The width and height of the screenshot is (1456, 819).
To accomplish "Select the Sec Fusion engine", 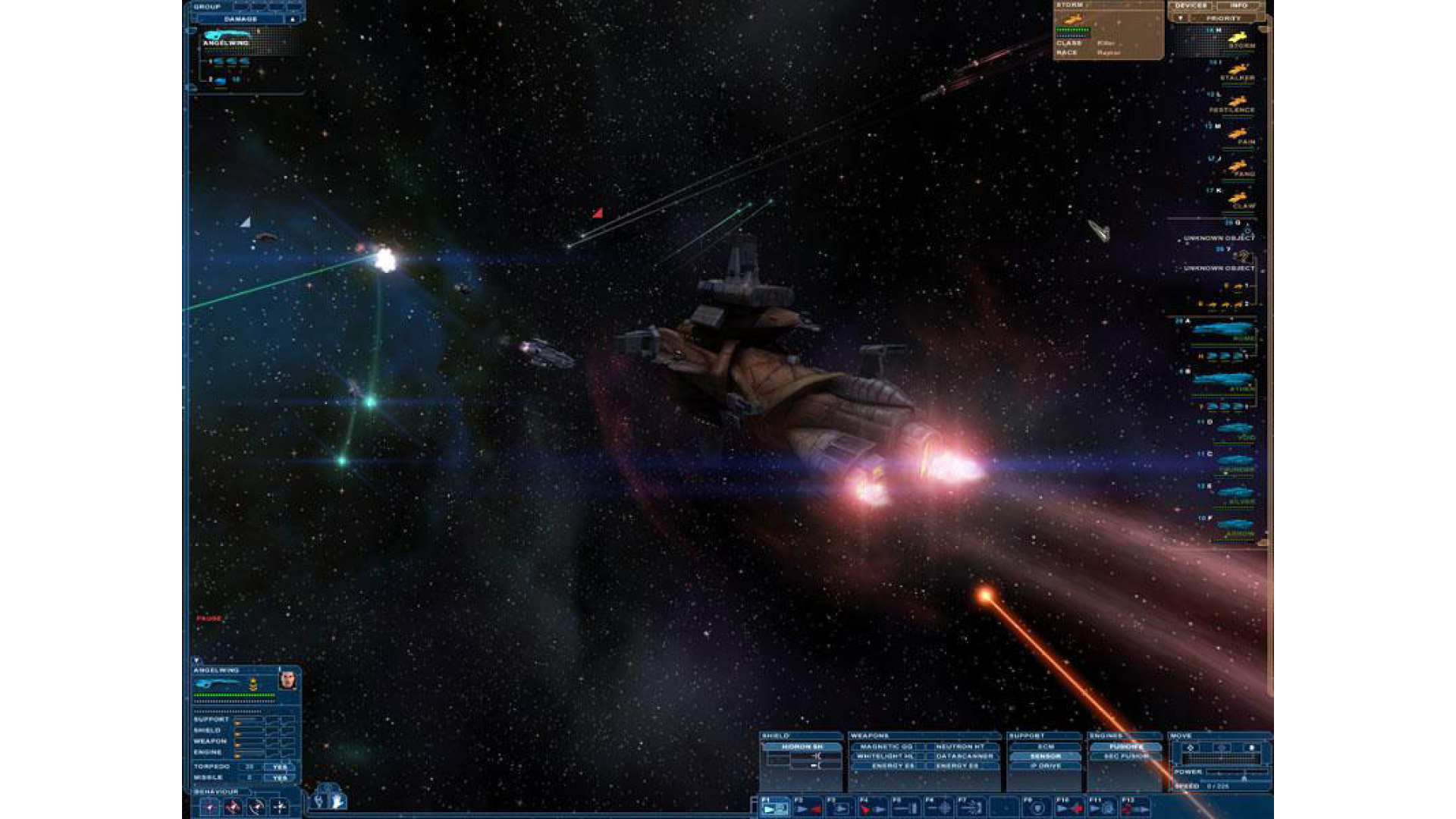I will click(x=1126, y=756).
